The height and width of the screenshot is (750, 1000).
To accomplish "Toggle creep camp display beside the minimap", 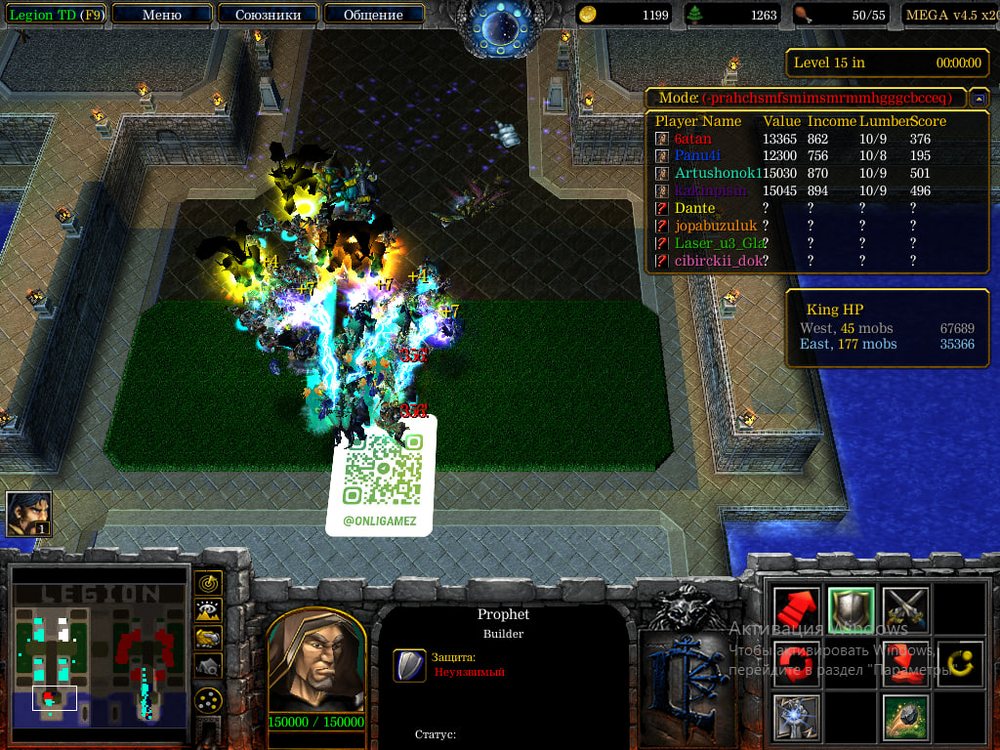I will coord(208,665).
